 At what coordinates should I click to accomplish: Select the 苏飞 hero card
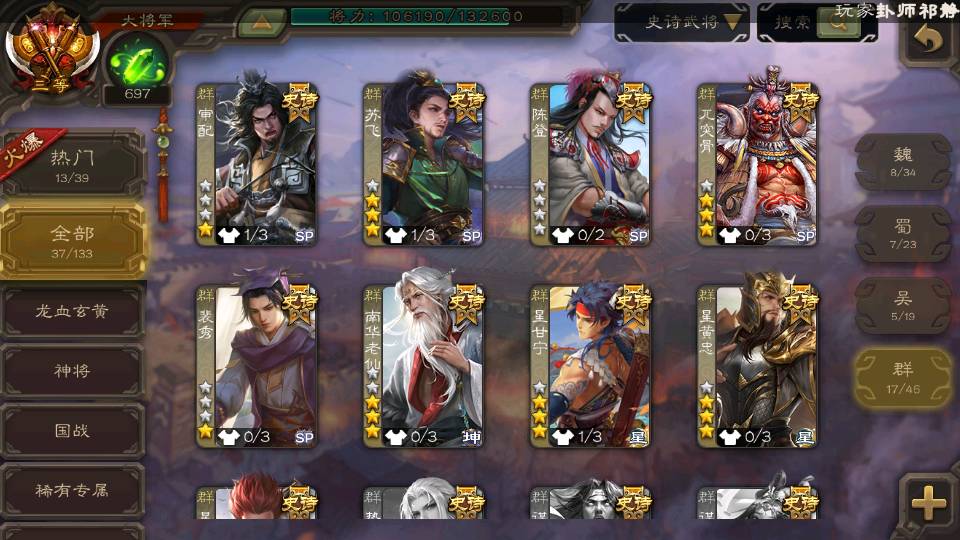424,165
